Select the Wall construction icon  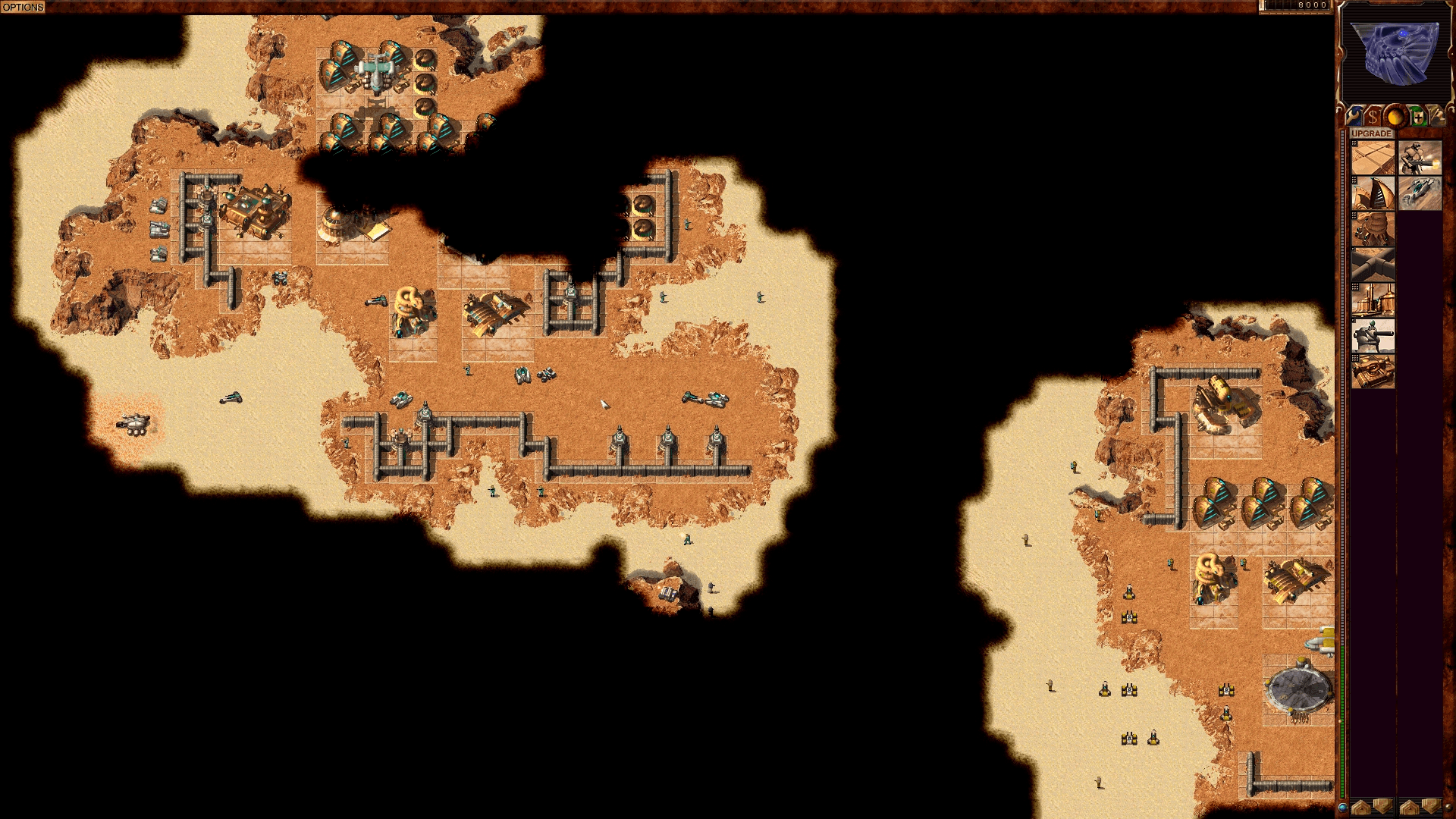point(1373,262)
